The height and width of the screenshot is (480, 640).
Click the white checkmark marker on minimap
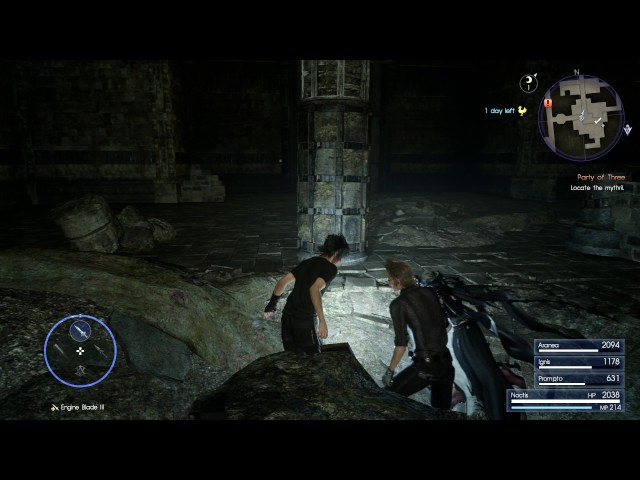(x=598, y=121)
